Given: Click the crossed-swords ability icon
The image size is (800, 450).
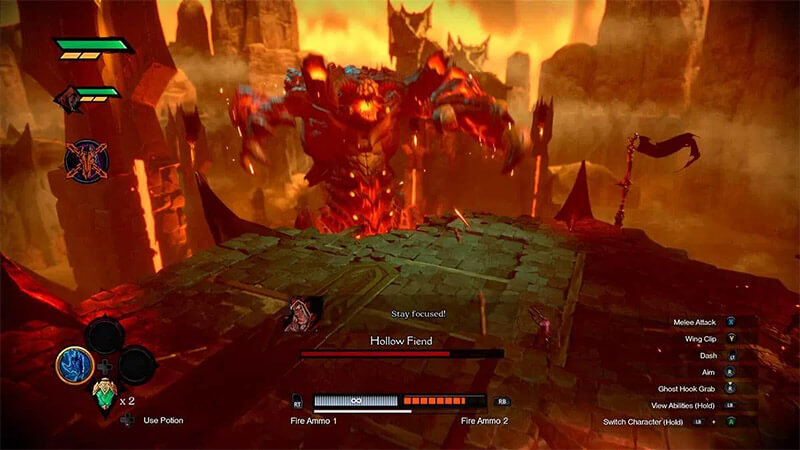Looking at the screenshot, I should (86, 161).
